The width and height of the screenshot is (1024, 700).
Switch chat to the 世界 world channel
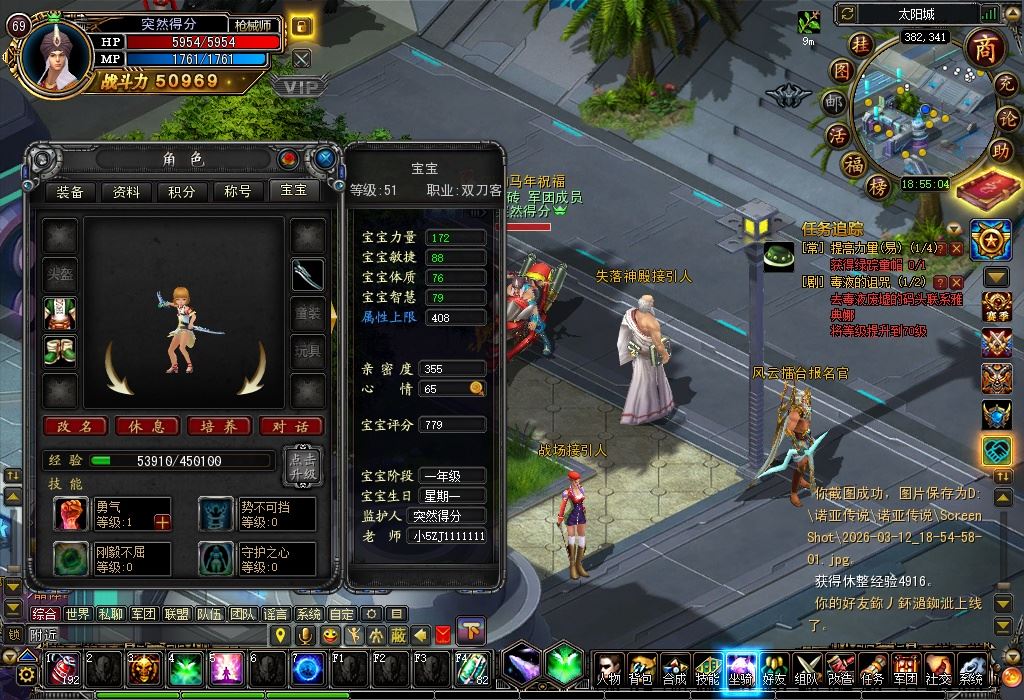click(78, 614)
